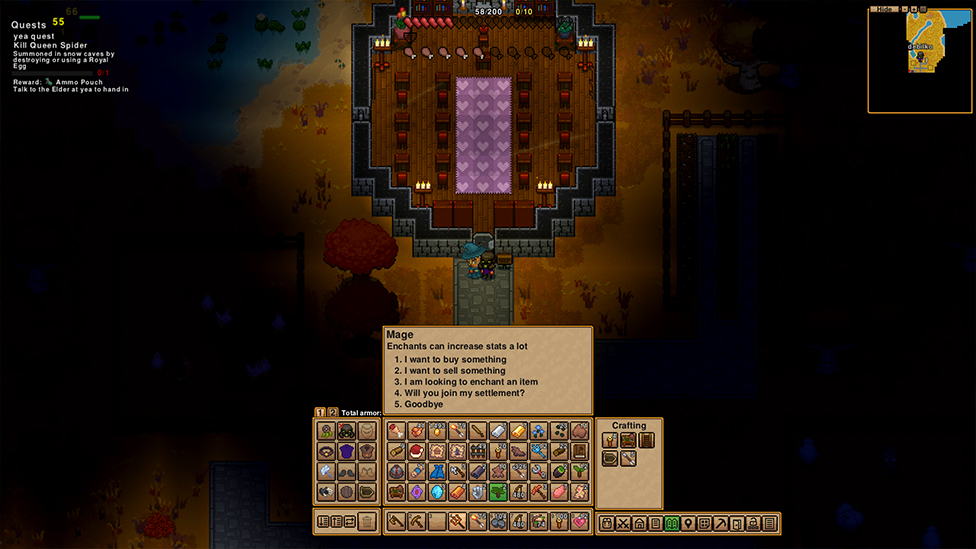
Task: Select the pickaxe hotbar slot
Action: pyautogui.click(x=417, y=521)
